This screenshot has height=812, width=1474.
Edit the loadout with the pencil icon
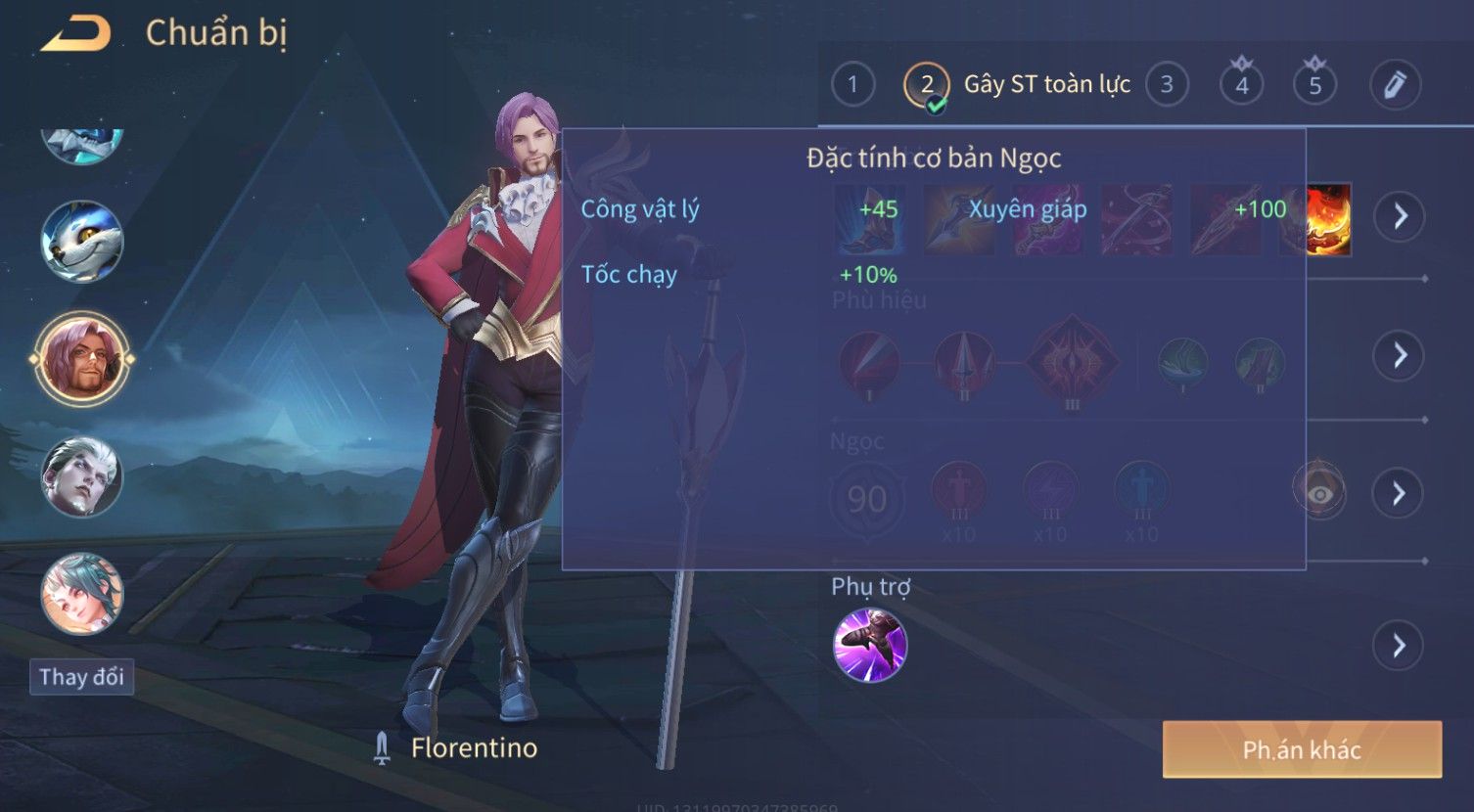[1395, 85]
